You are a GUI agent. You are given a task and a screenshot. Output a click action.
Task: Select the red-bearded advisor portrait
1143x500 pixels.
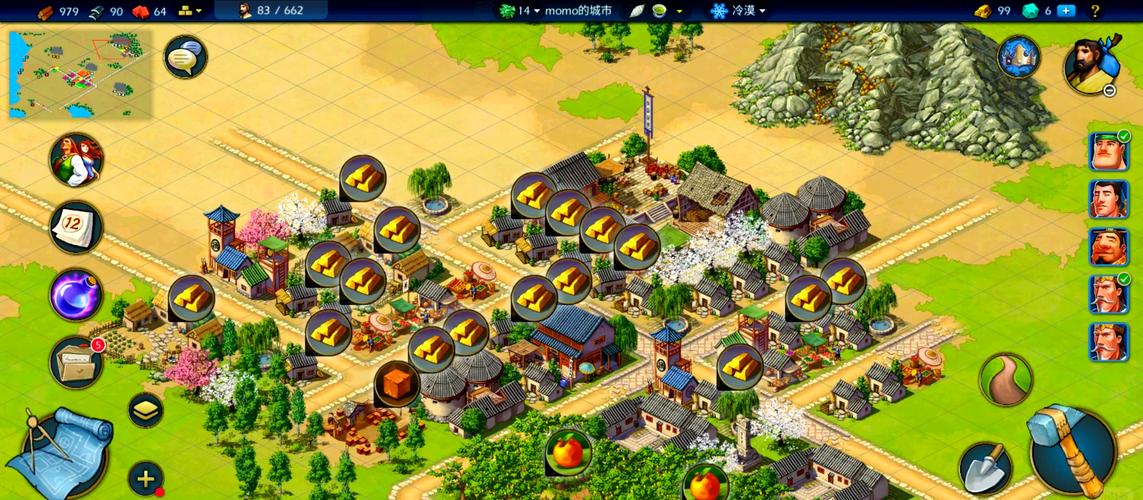pyautogui.click(x=1108, y=246)
